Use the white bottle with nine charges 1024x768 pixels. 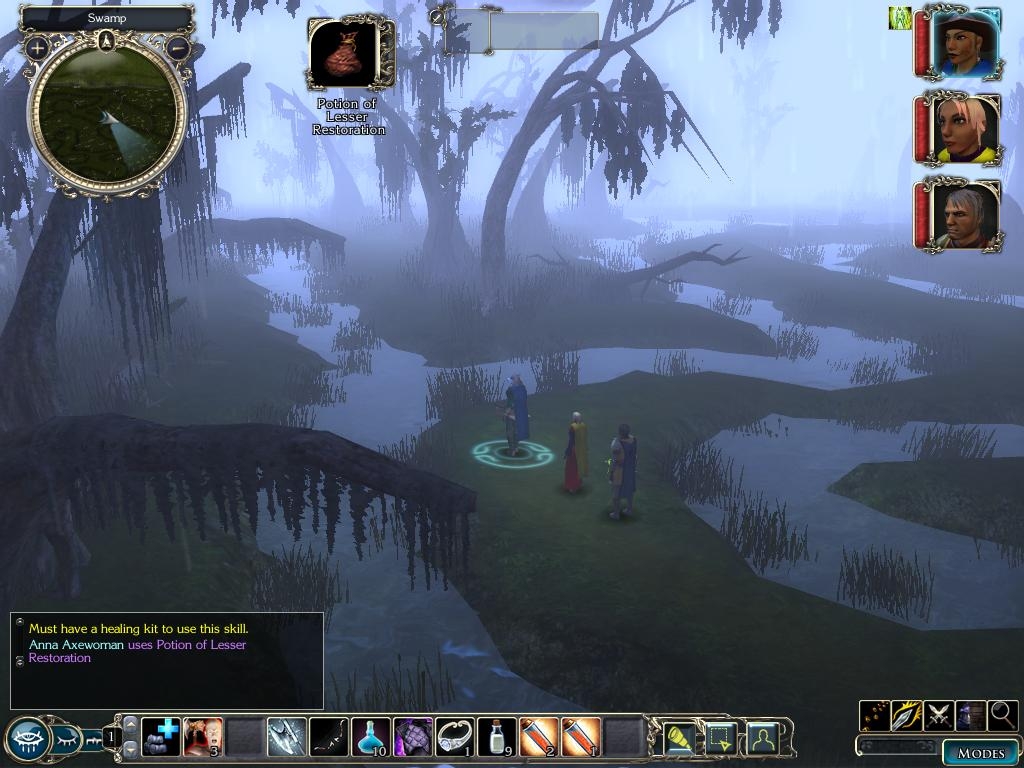(497, 737)
